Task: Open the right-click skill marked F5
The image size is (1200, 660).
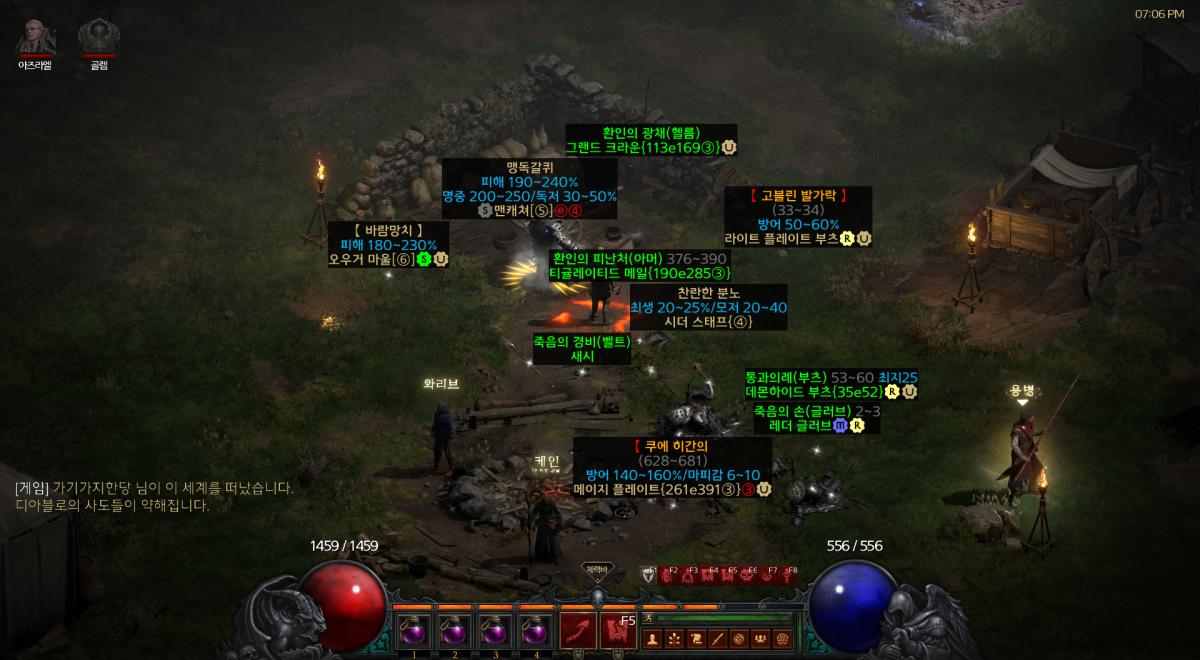Action: coord(616,631)
